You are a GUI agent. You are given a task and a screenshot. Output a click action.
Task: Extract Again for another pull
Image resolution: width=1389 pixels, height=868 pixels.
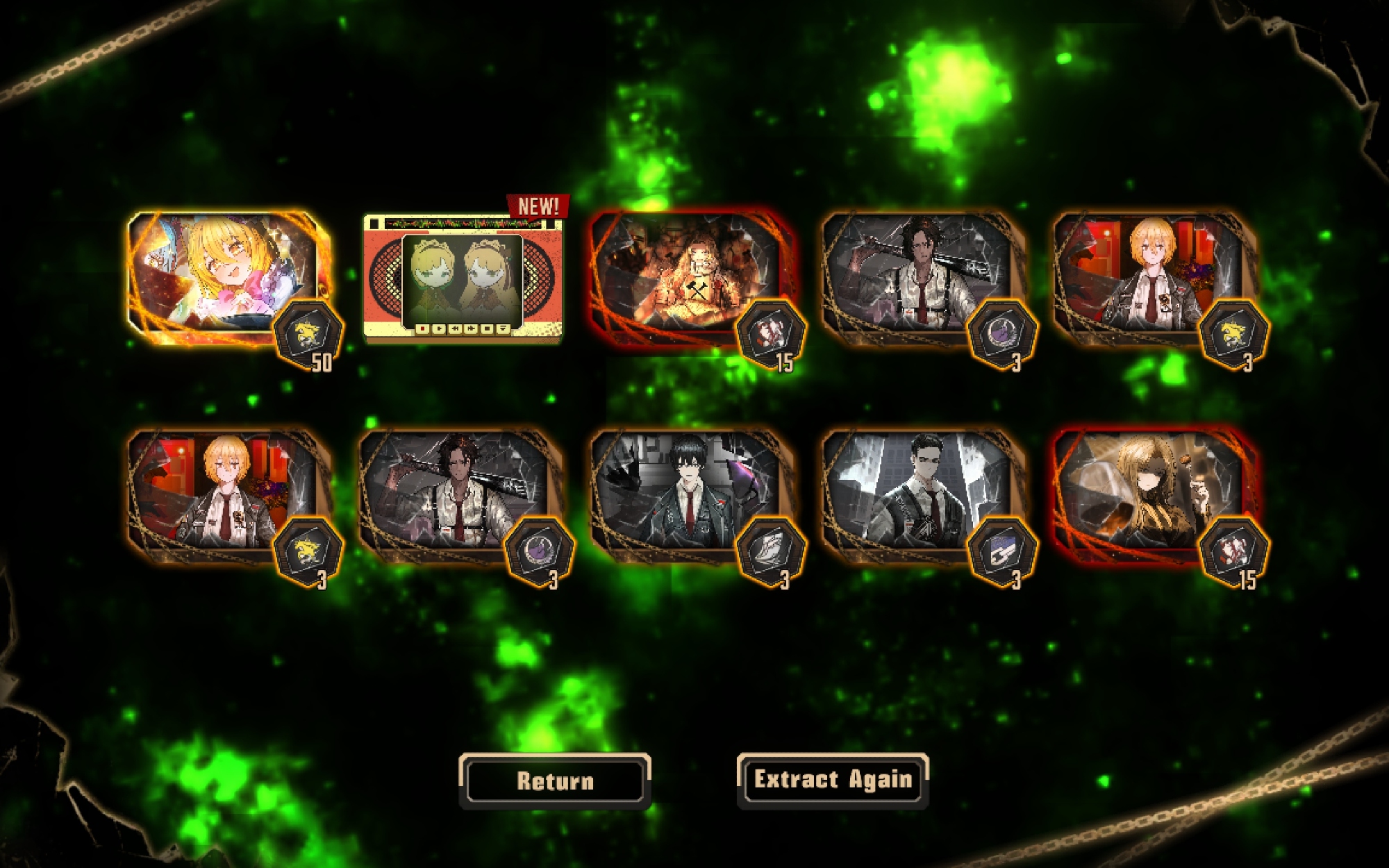[833, 780]
